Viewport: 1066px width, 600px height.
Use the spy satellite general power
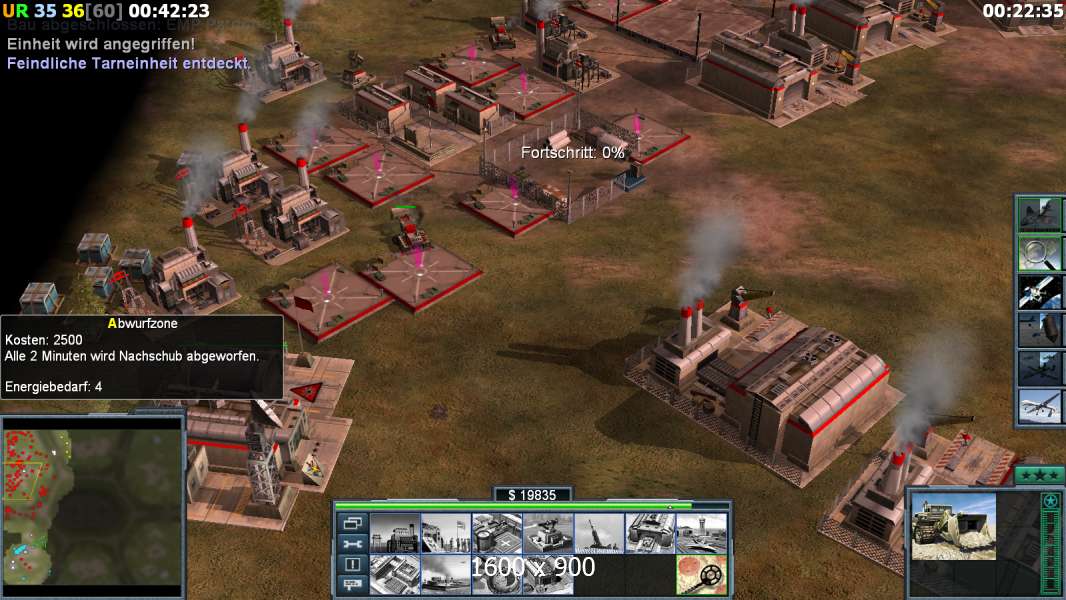pyautogui.click(x=1039, y=291)
